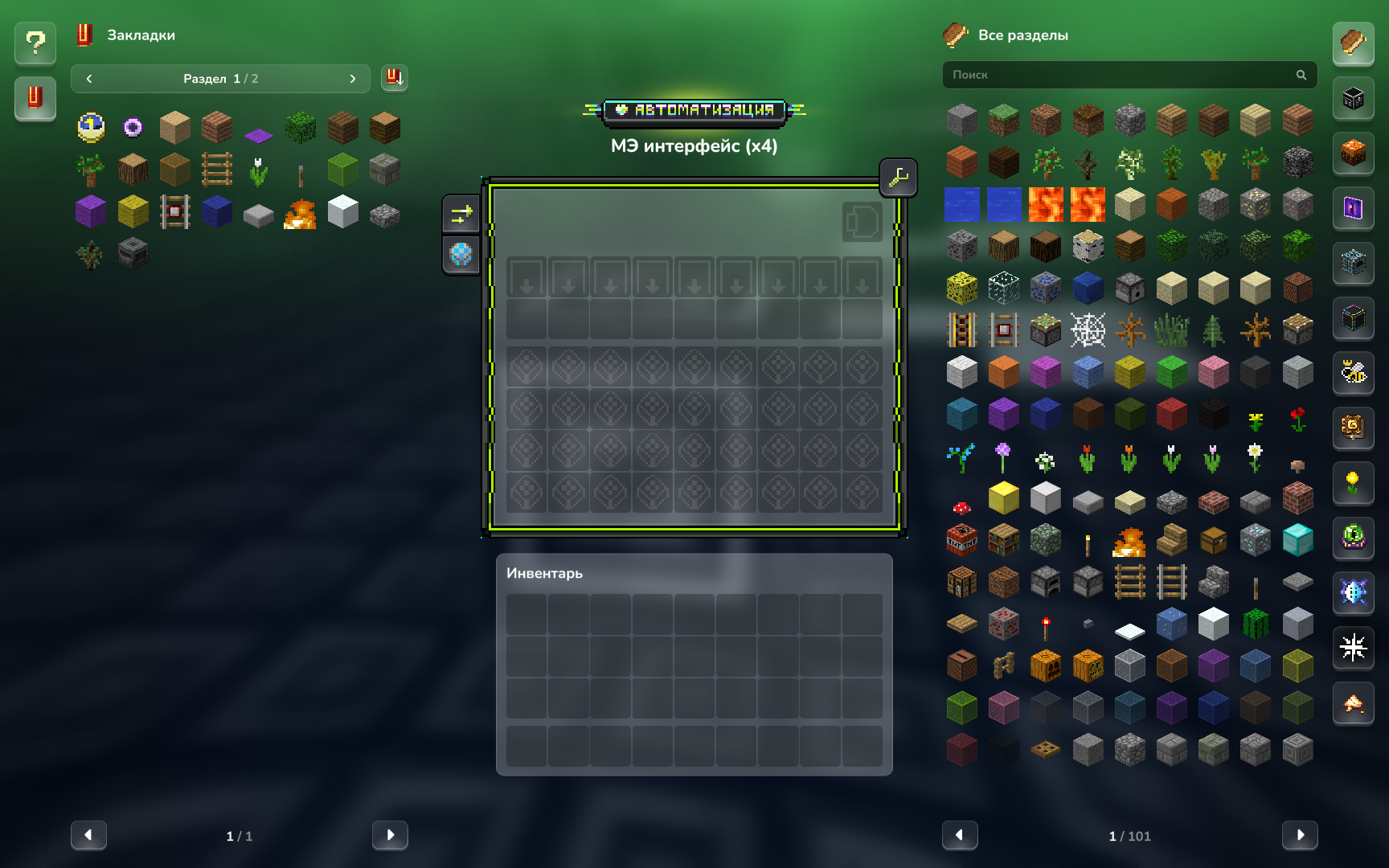1389x868 pixels.
Task: Go to next bookmarks page
Action: (390, 835)
